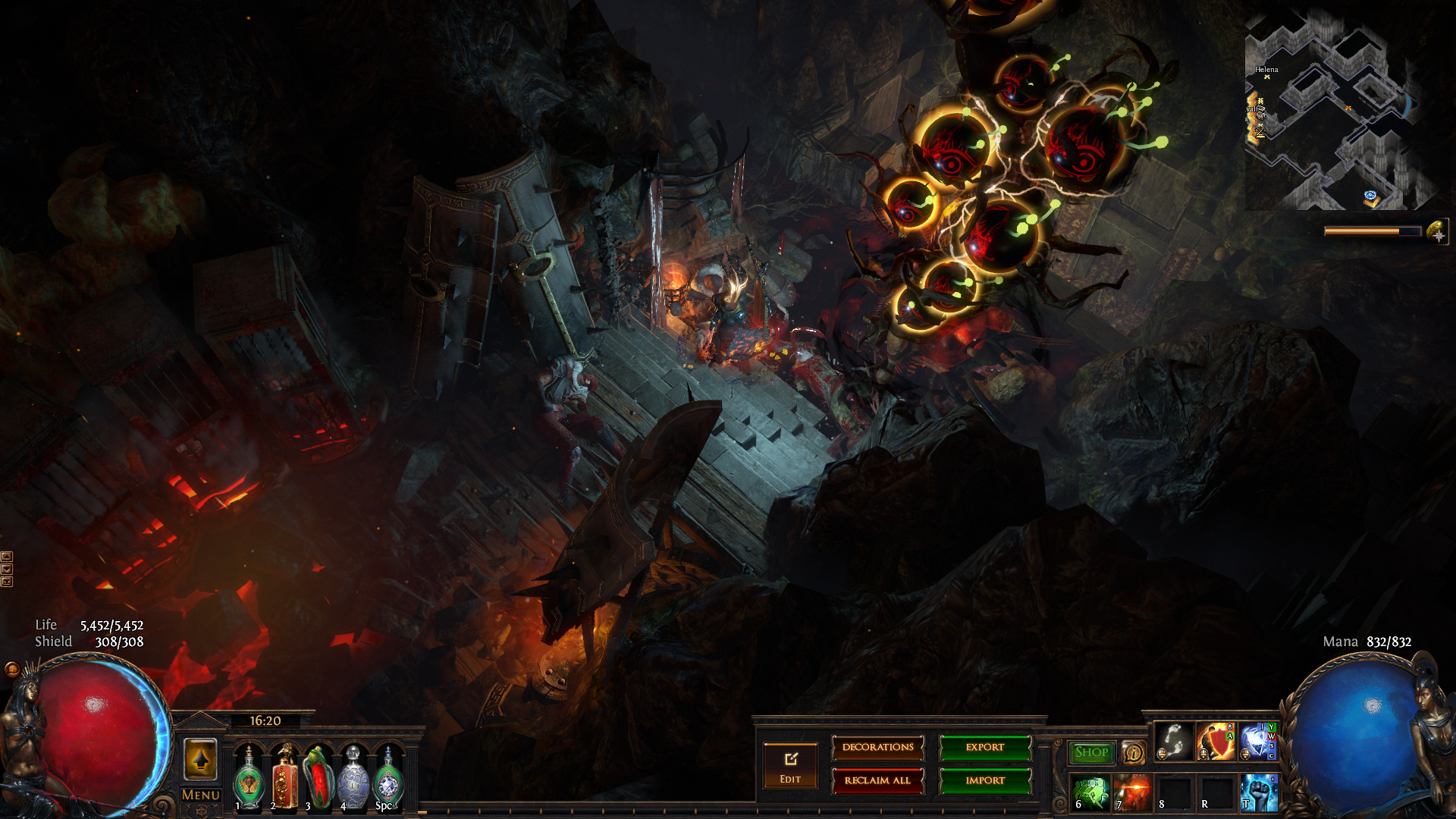Open the Shop

pos(1091,752)
